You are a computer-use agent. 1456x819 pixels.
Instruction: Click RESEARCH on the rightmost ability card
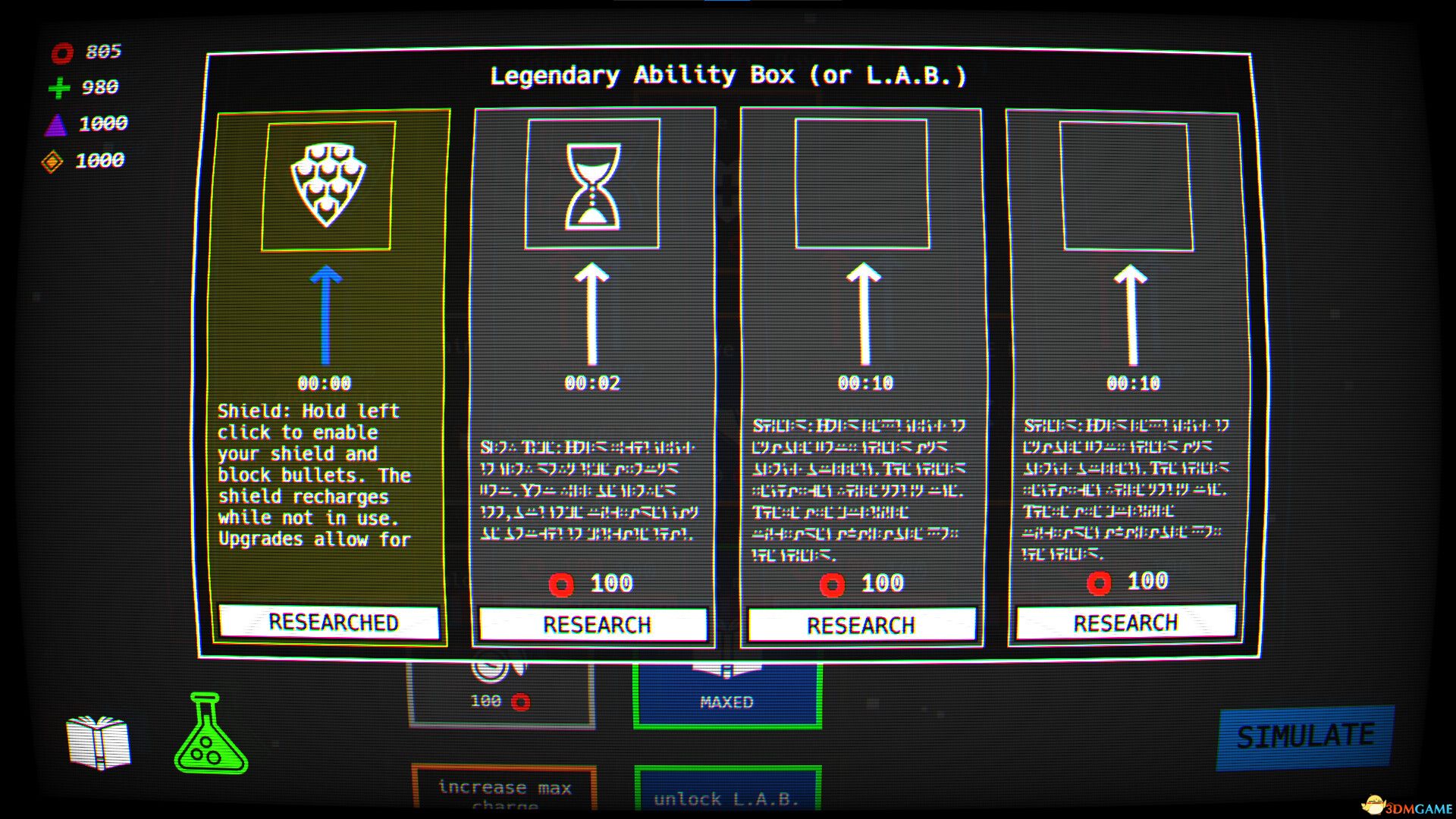pyautogui.click(x=1127, y=622)
